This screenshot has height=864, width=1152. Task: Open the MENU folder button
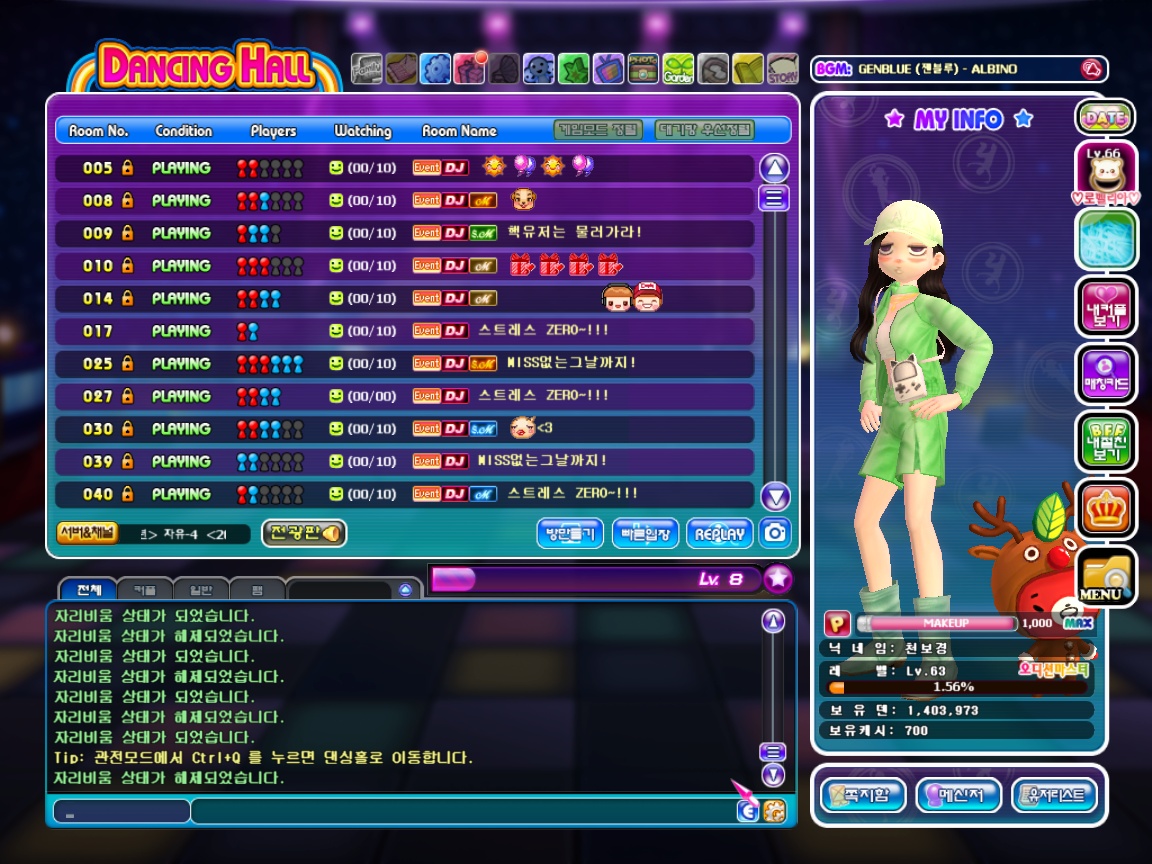(x=1106, y=578)
